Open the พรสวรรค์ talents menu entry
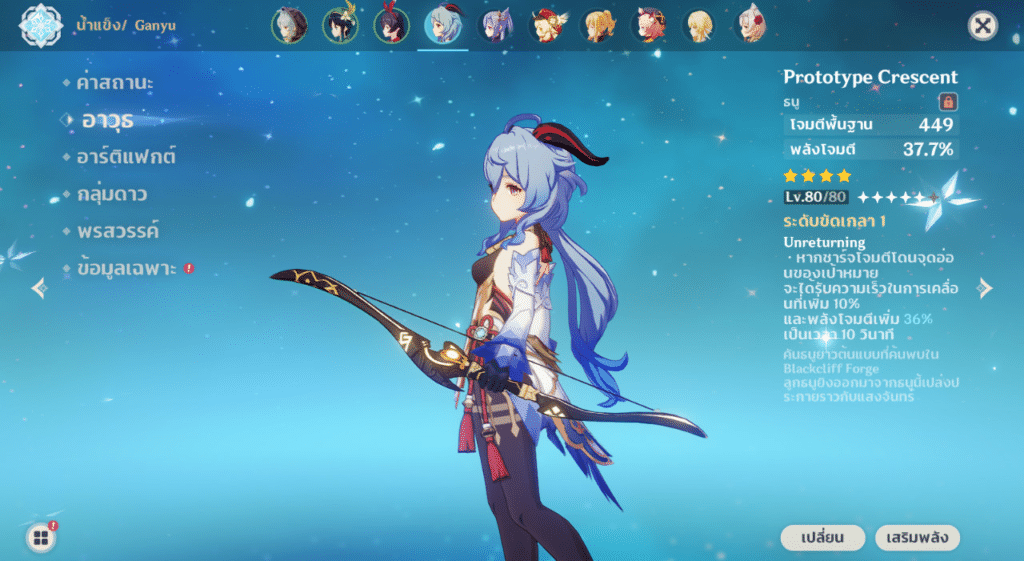The width and height of the screenshot is (1024, 561). point(117,231)
